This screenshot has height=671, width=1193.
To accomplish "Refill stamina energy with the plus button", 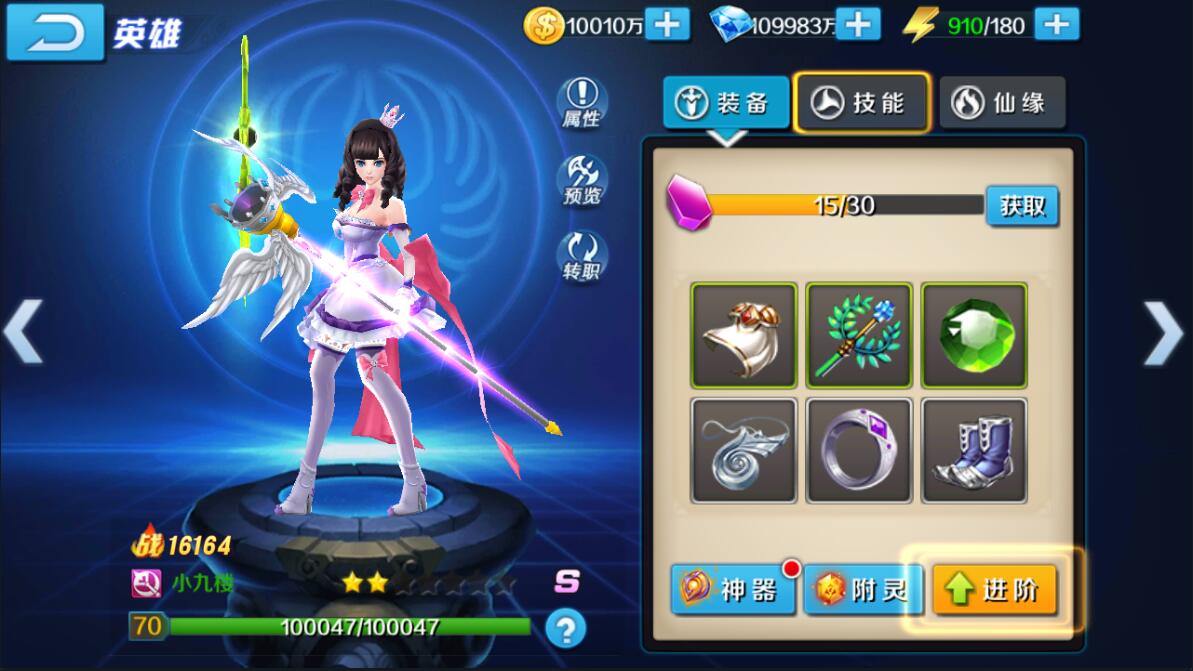I will (x=1057, y=23).
